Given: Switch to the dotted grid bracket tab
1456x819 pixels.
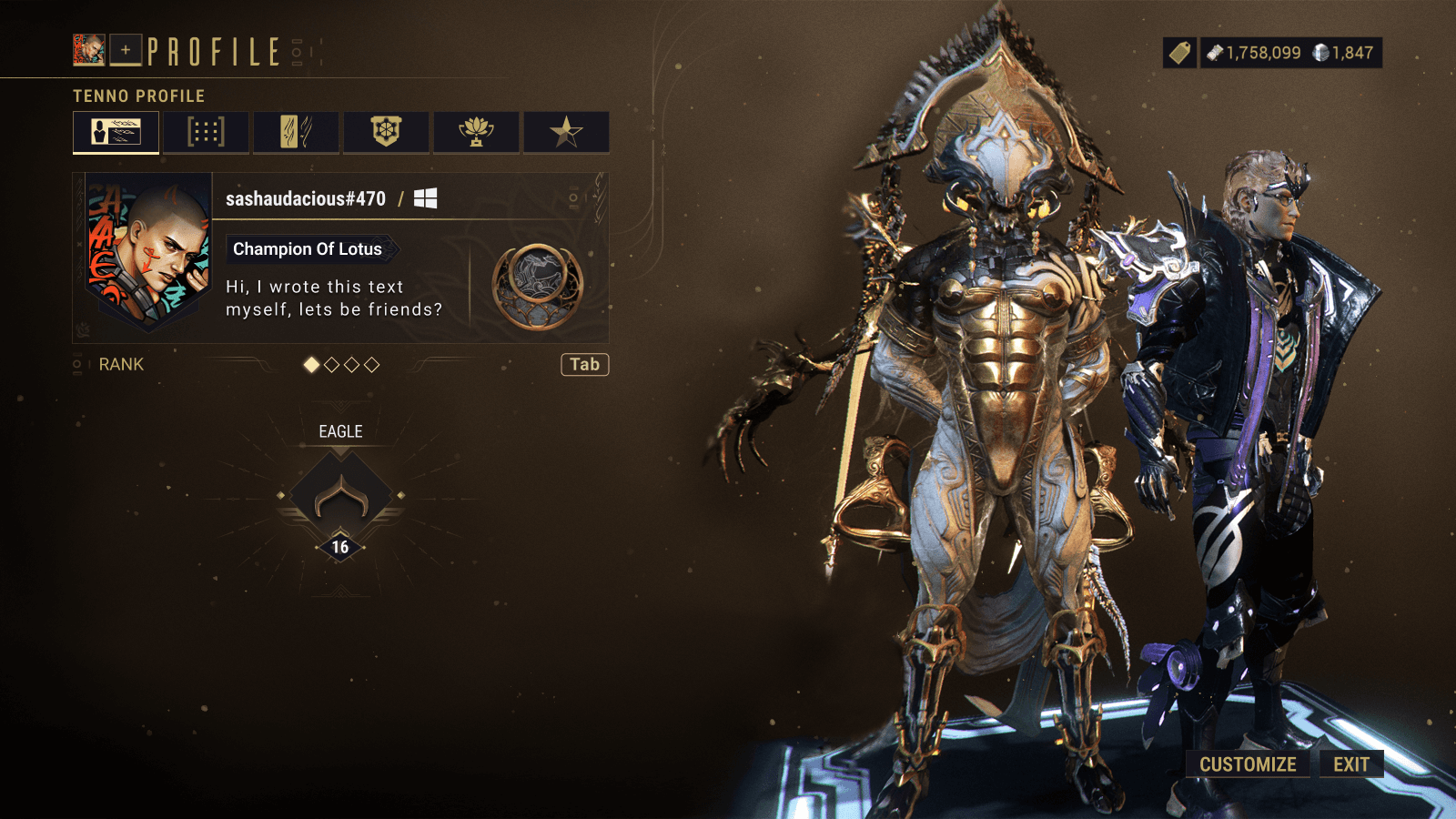Looking at the screenshot, I should 206,132.
